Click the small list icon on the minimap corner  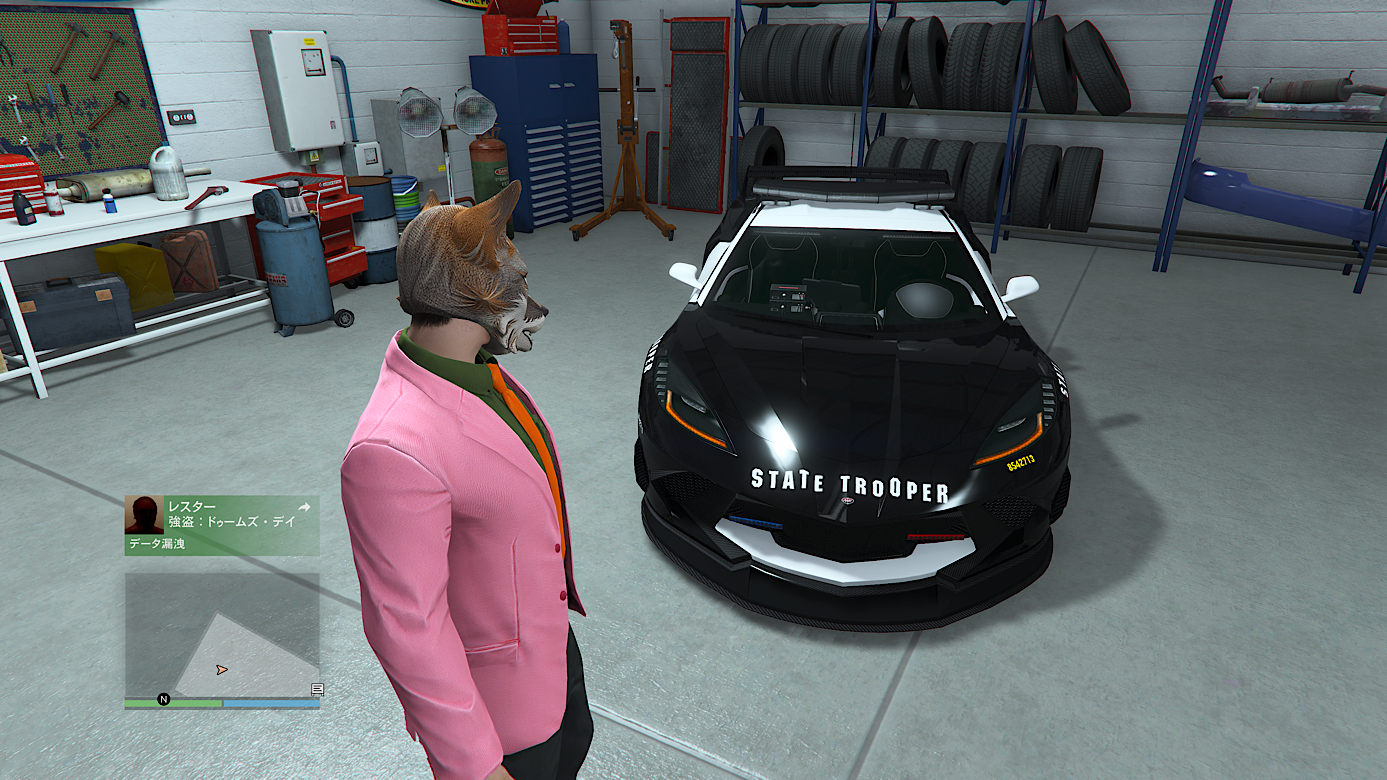click(x=317, y=689)
